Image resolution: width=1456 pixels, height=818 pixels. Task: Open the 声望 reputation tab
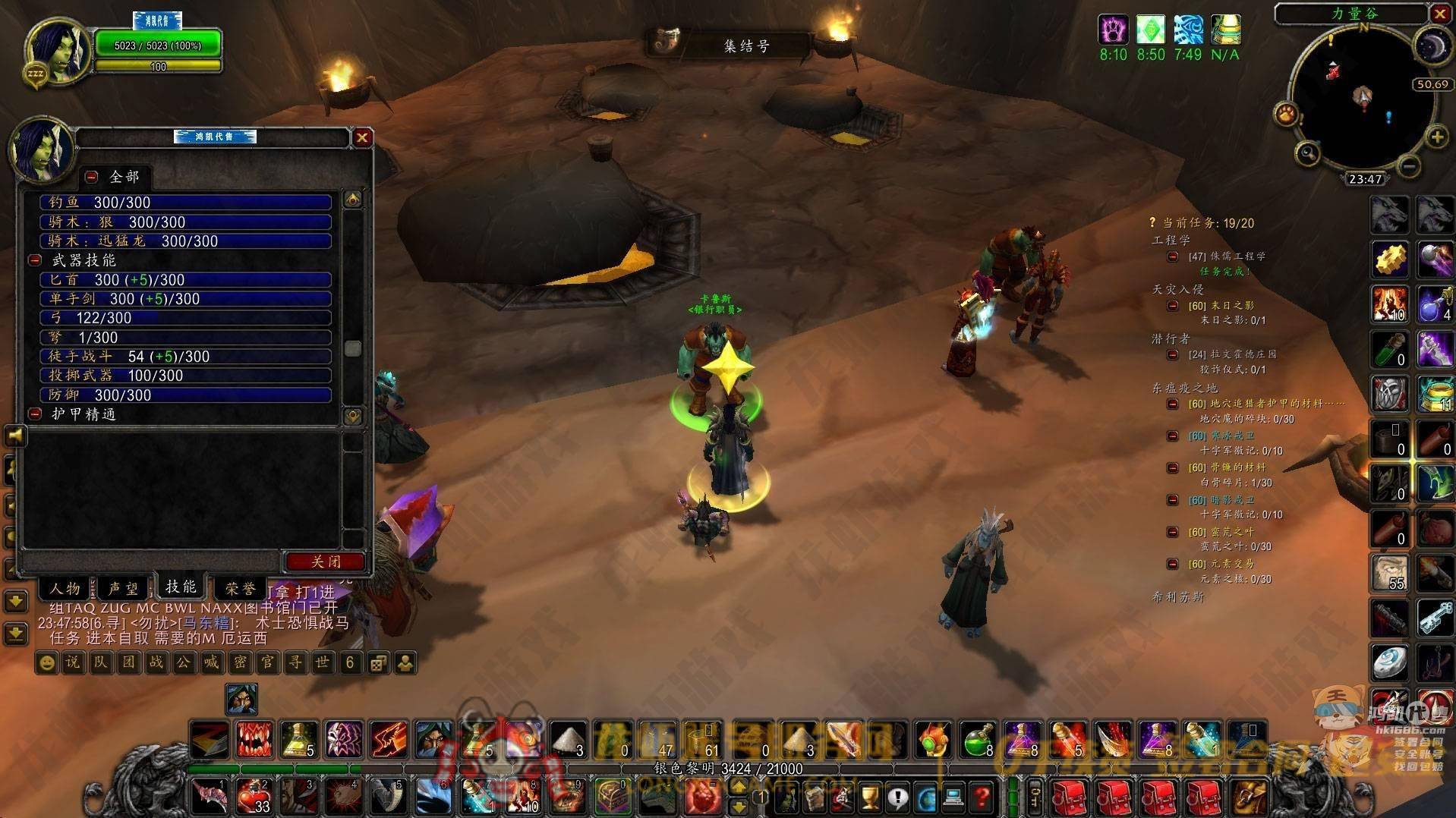coord(123,588)
